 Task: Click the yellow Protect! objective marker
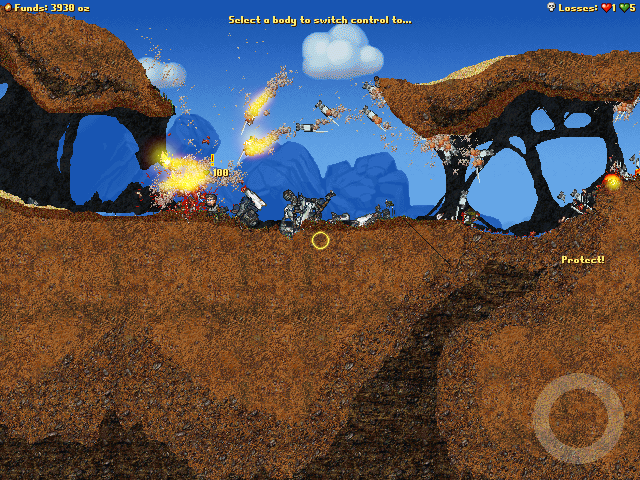[x=582, y=260]
